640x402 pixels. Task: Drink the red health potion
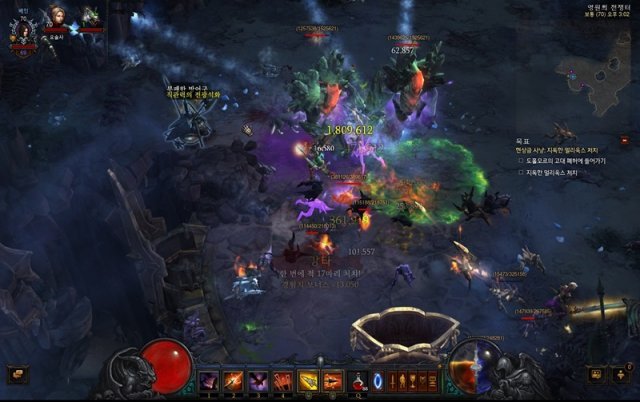point(357,380)
